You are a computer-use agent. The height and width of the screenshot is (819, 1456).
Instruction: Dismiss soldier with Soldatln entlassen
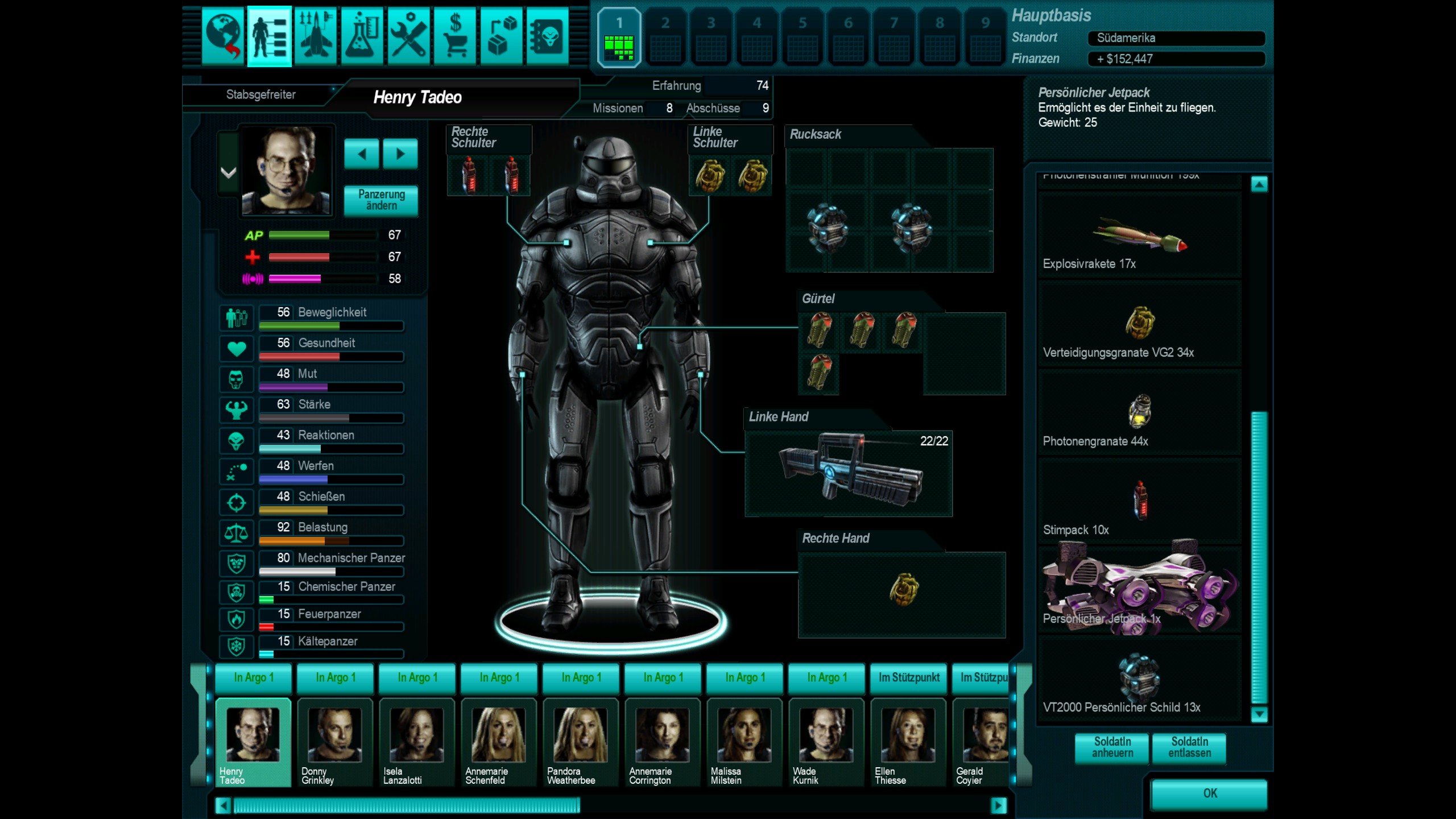click(x=1189, y=747)
